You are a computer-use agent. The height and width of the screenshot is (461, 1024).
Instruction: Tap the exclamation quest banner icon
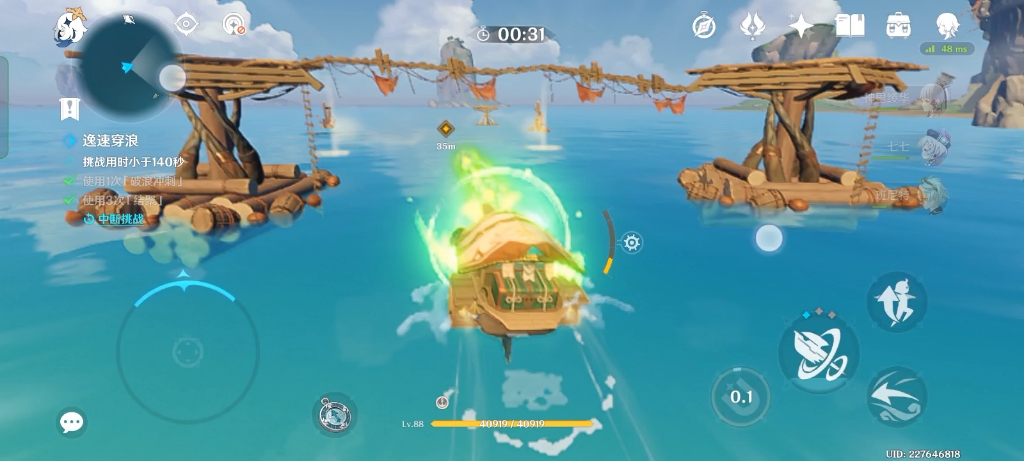69,107
